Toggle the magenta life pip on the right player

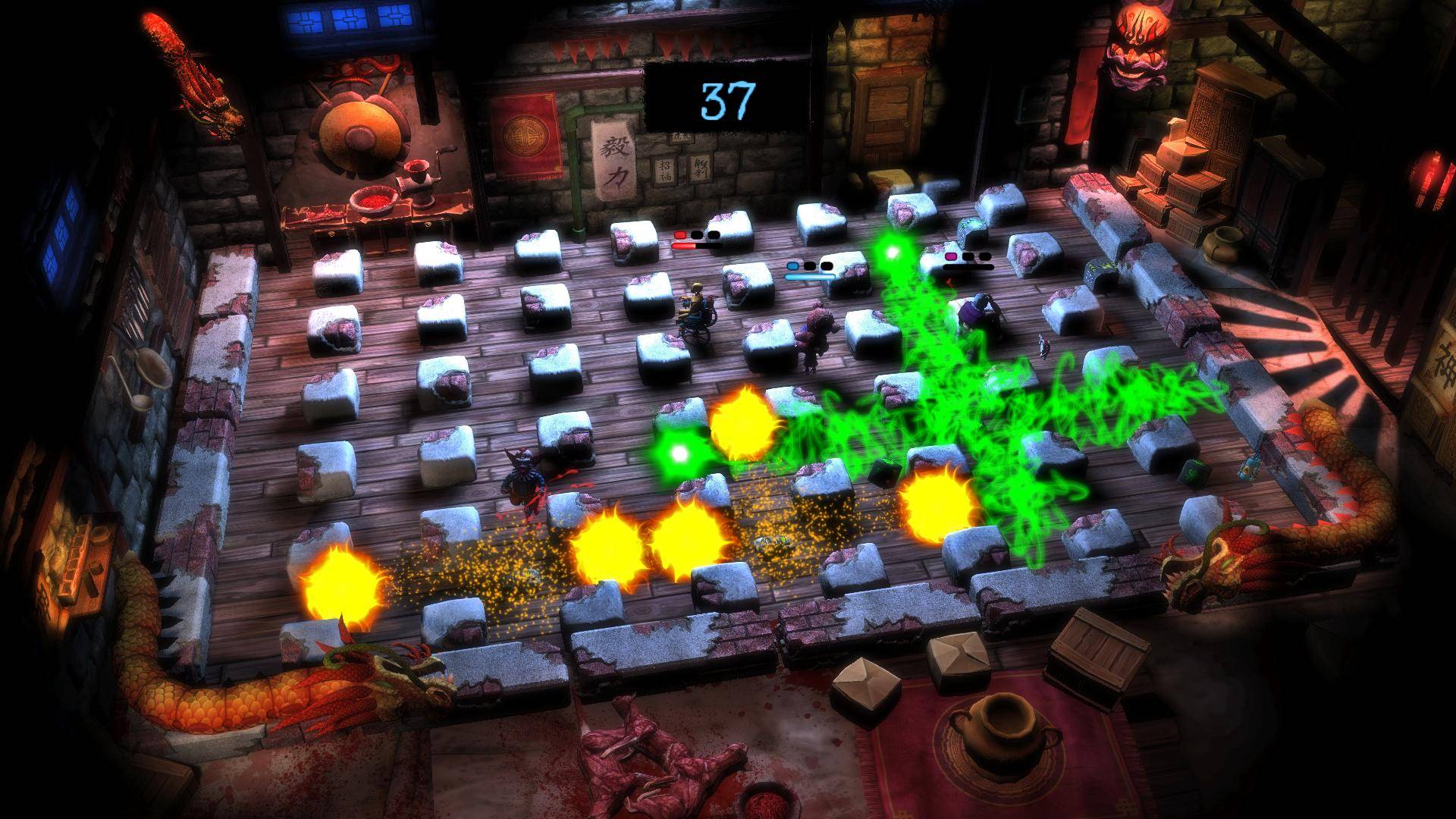(x=951, y=257)
